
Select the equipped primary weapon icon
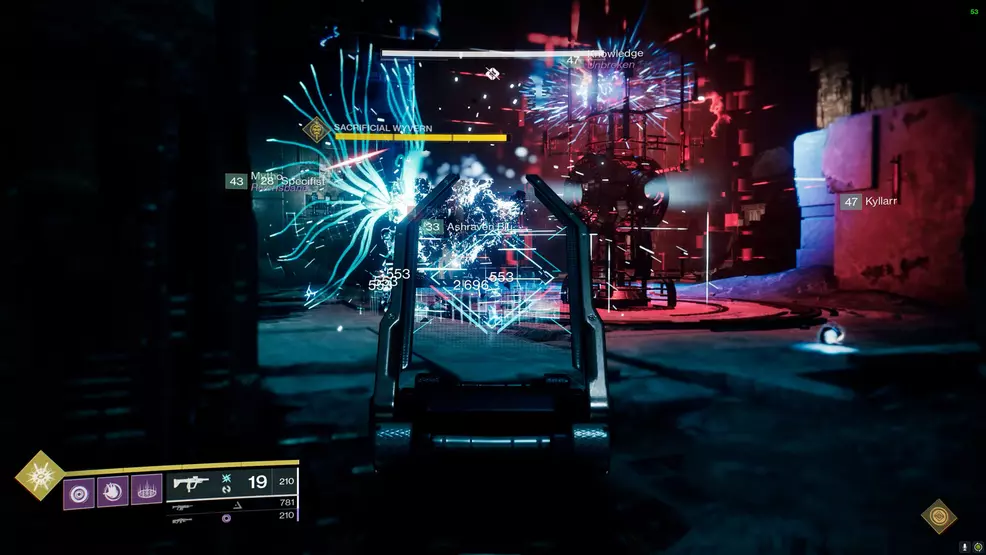(x=188, y=483)
